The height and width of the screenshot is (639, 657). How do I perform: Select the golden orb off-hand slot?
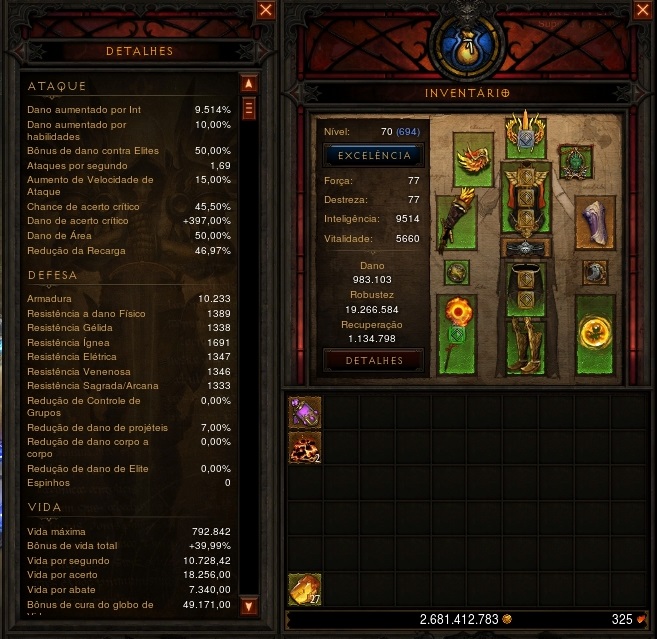coord(594,331)
